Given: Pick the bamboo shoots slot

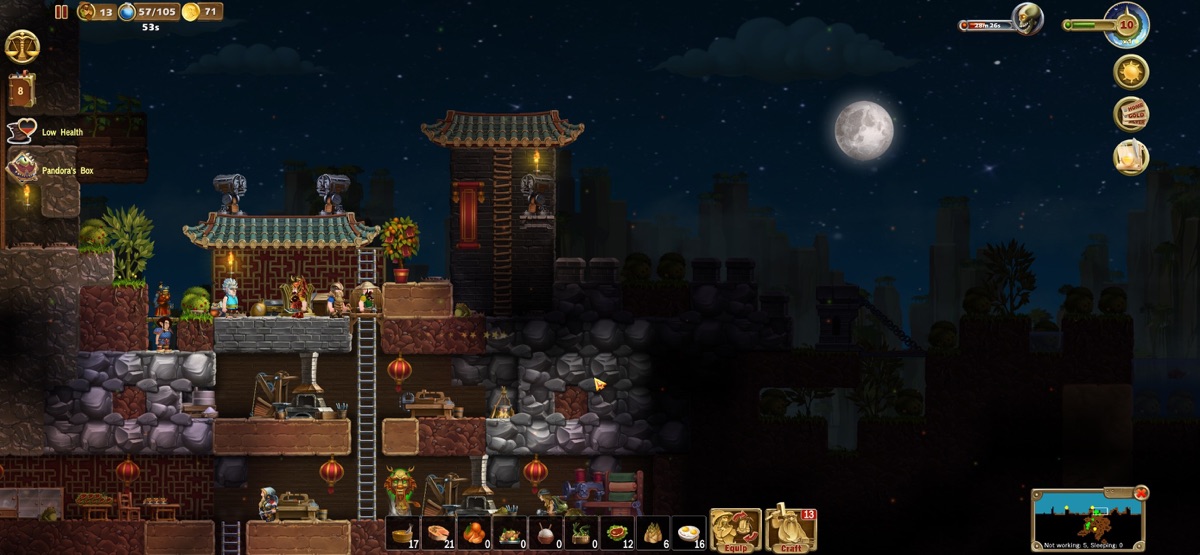Looking at the screenshot, I should pos(655,533).
